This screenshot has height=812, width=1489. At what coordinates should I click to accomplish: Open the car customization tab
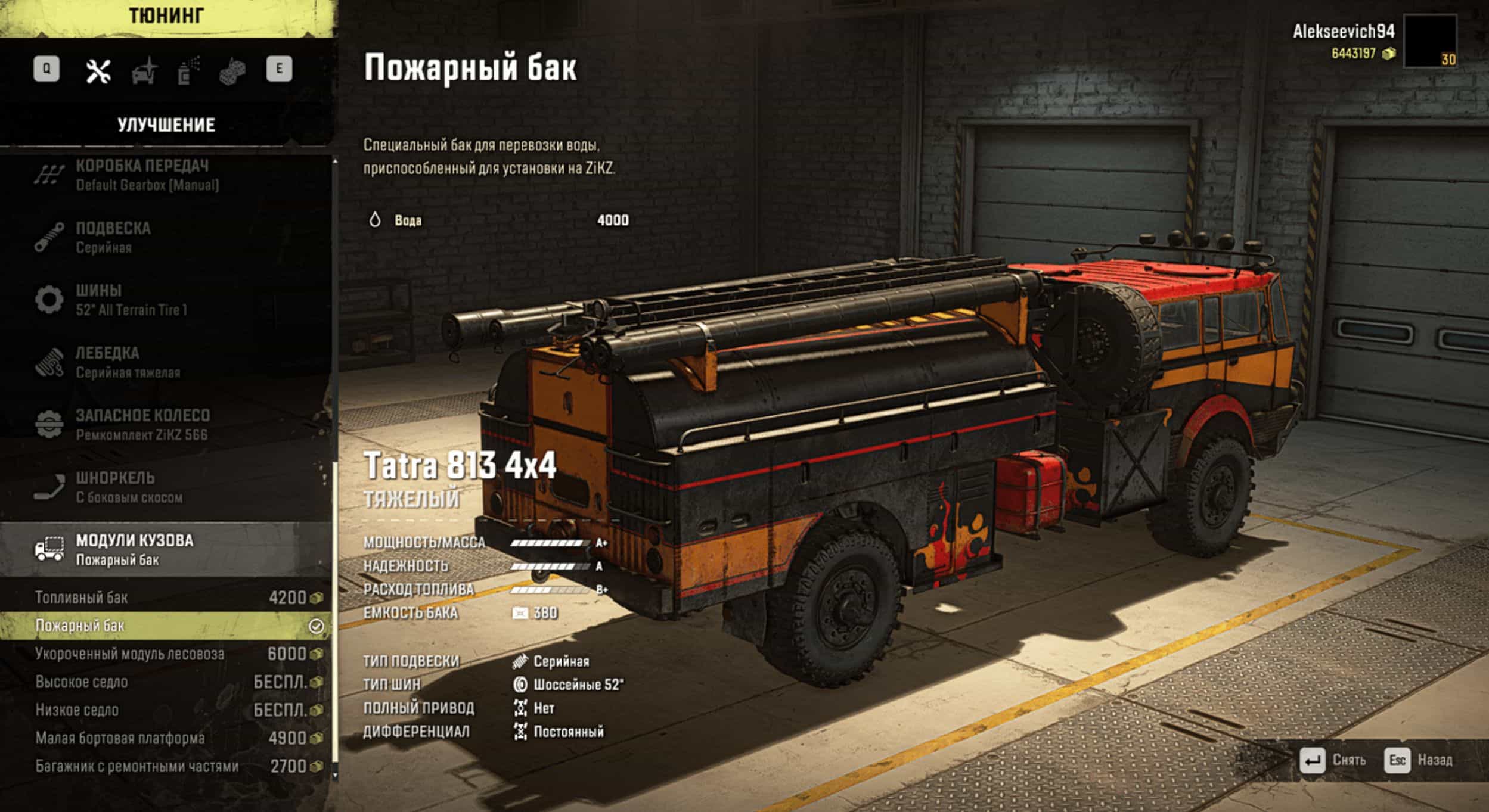[144, 71]
